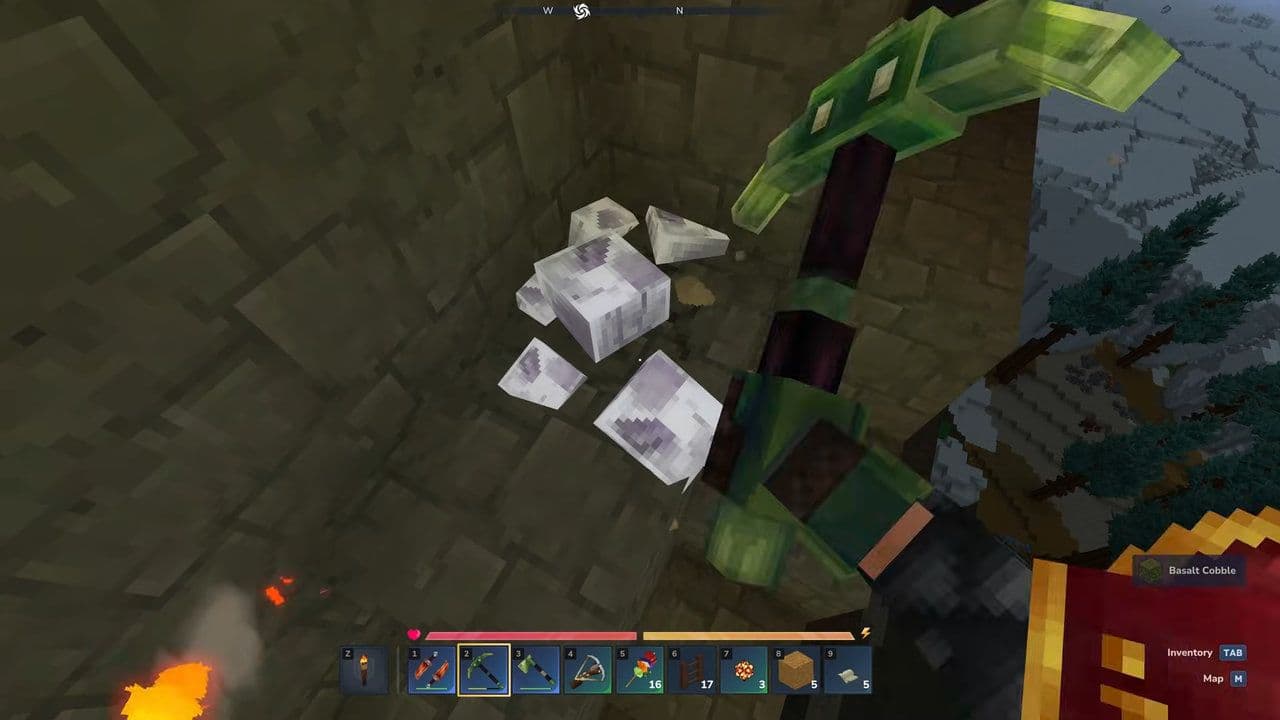Click the lightning bolt stamina icon
The image size is (1280, 720).
(x=866, y=630)
